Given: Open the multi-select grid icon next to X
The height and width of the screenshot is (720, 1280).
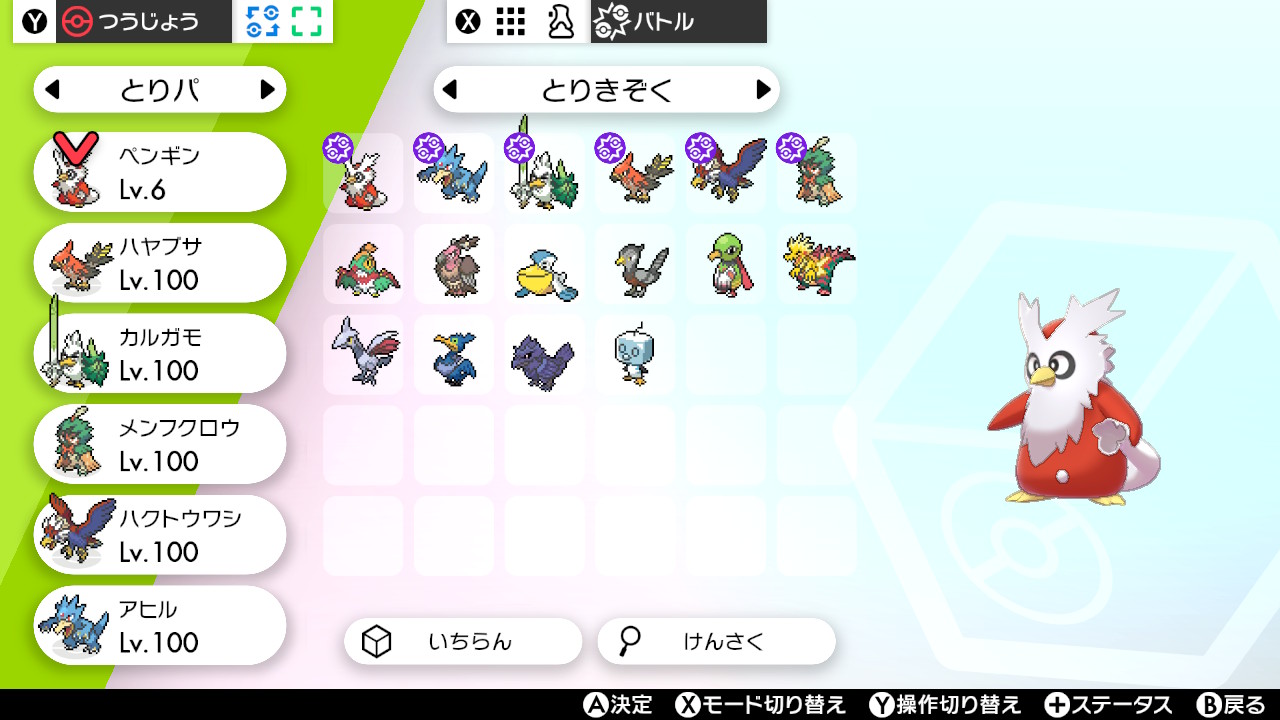Looking at the screenshot, I should pos(510,21).
